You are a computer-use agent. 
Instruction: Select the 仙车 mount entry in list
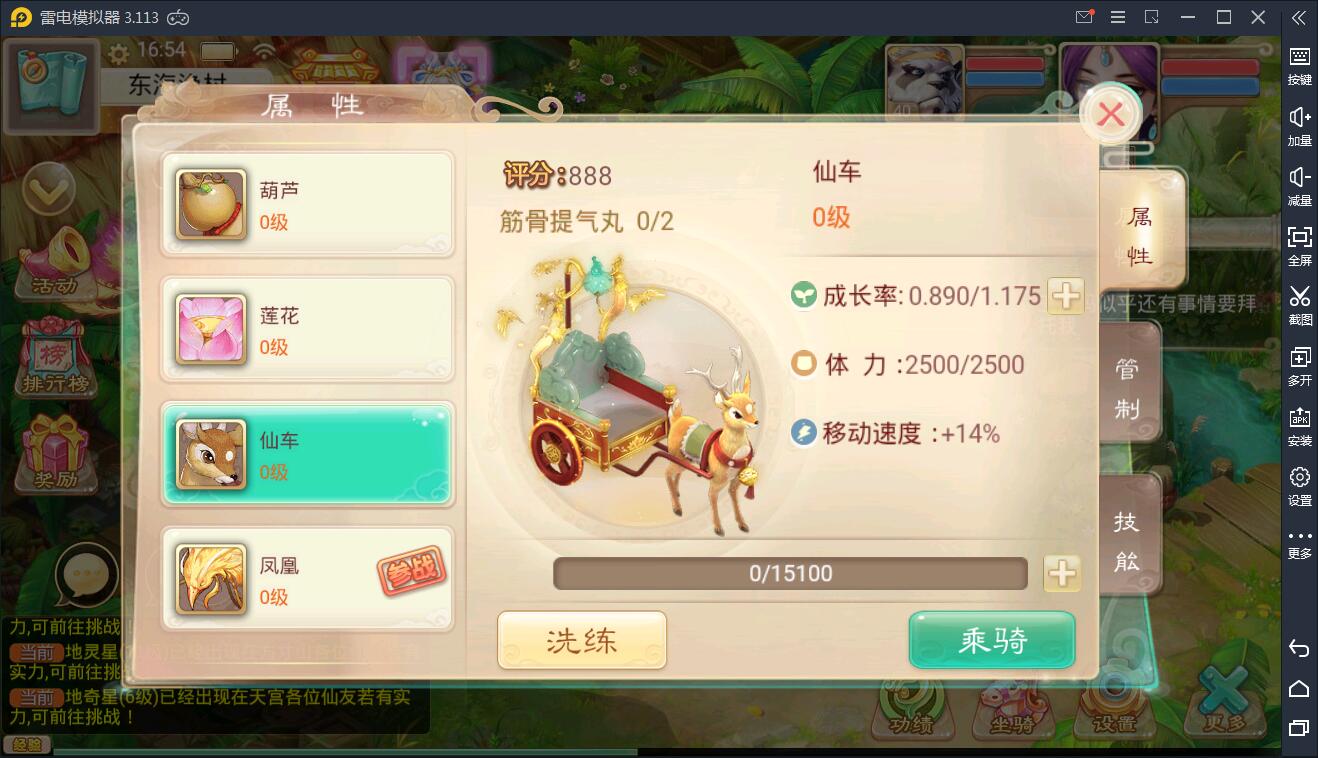[x=307, y=455]
